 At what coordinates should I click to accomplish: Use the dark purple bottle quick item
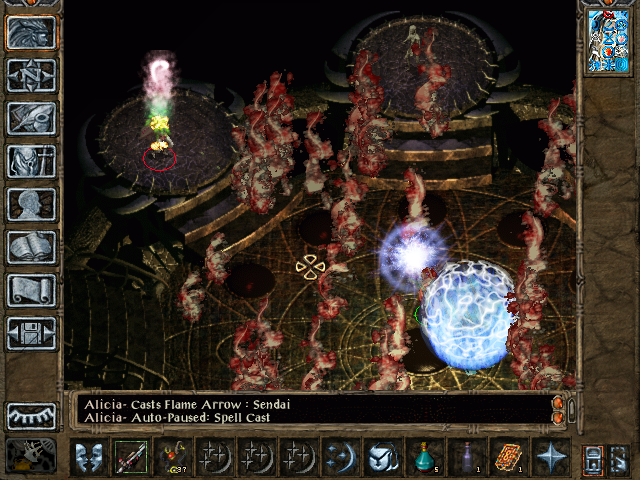click(x=466, y=457)
